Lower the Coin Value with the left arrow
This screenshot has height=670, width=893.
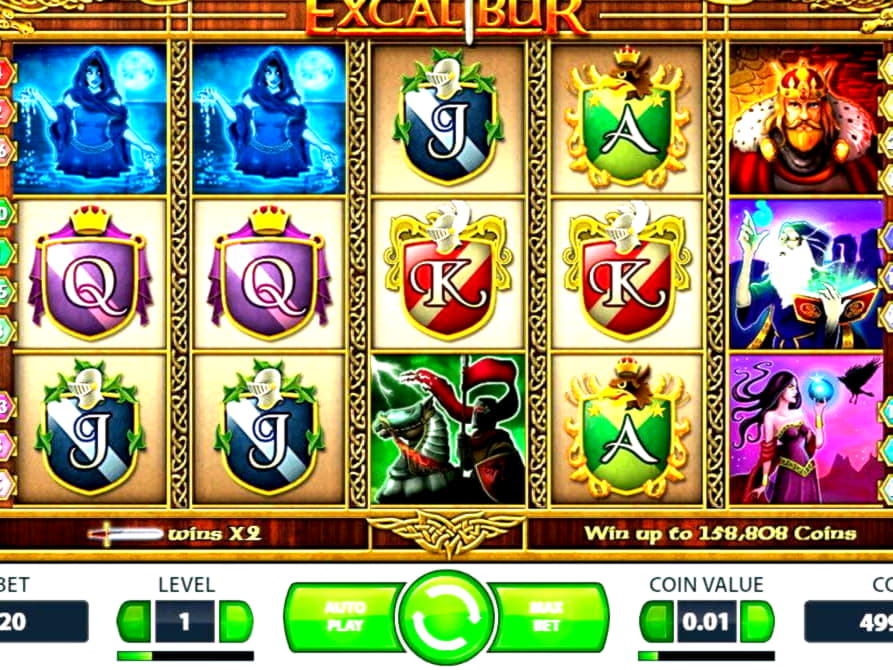pos(657,621)
